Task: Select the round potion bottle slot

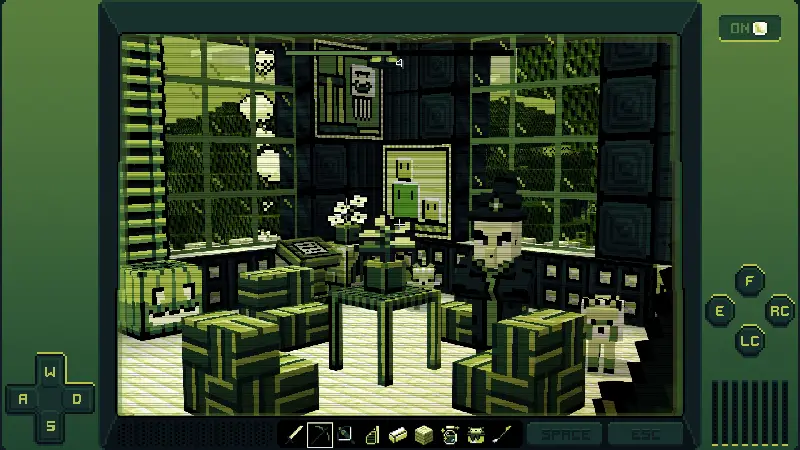Action: pos(449,434)
